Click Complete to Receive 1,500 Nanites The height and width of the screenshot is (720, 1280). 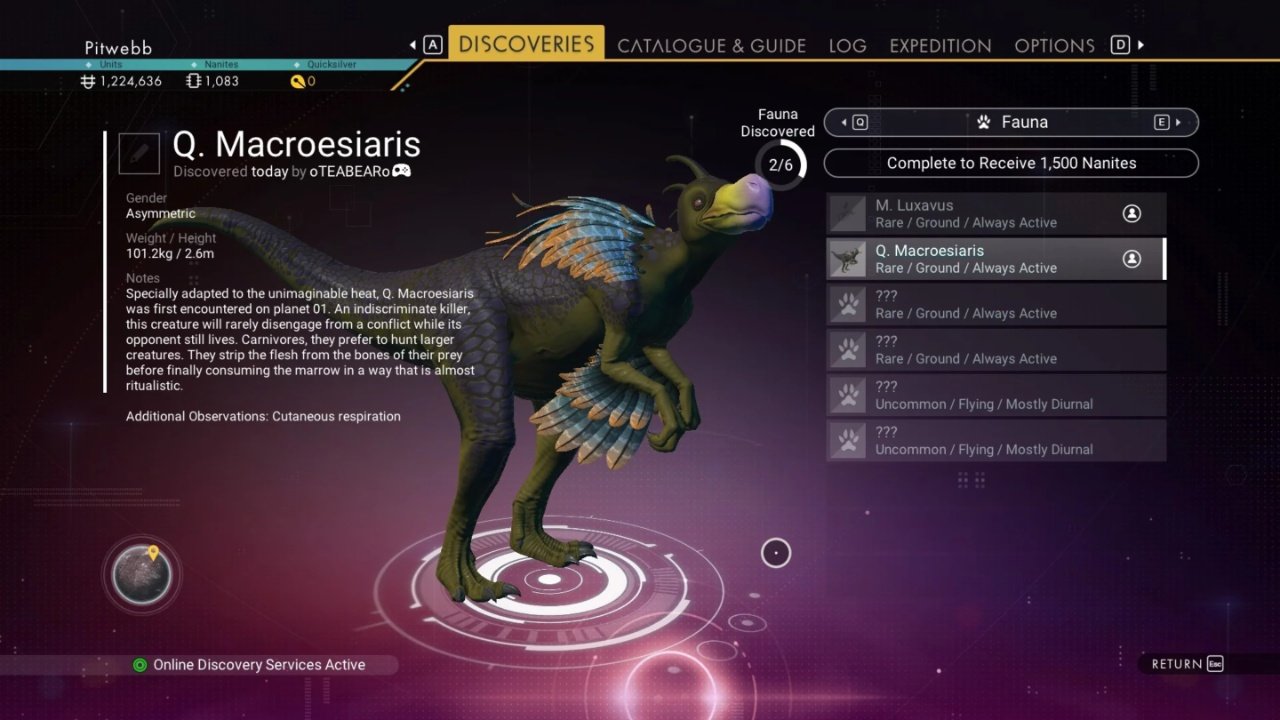[1010, 163]
